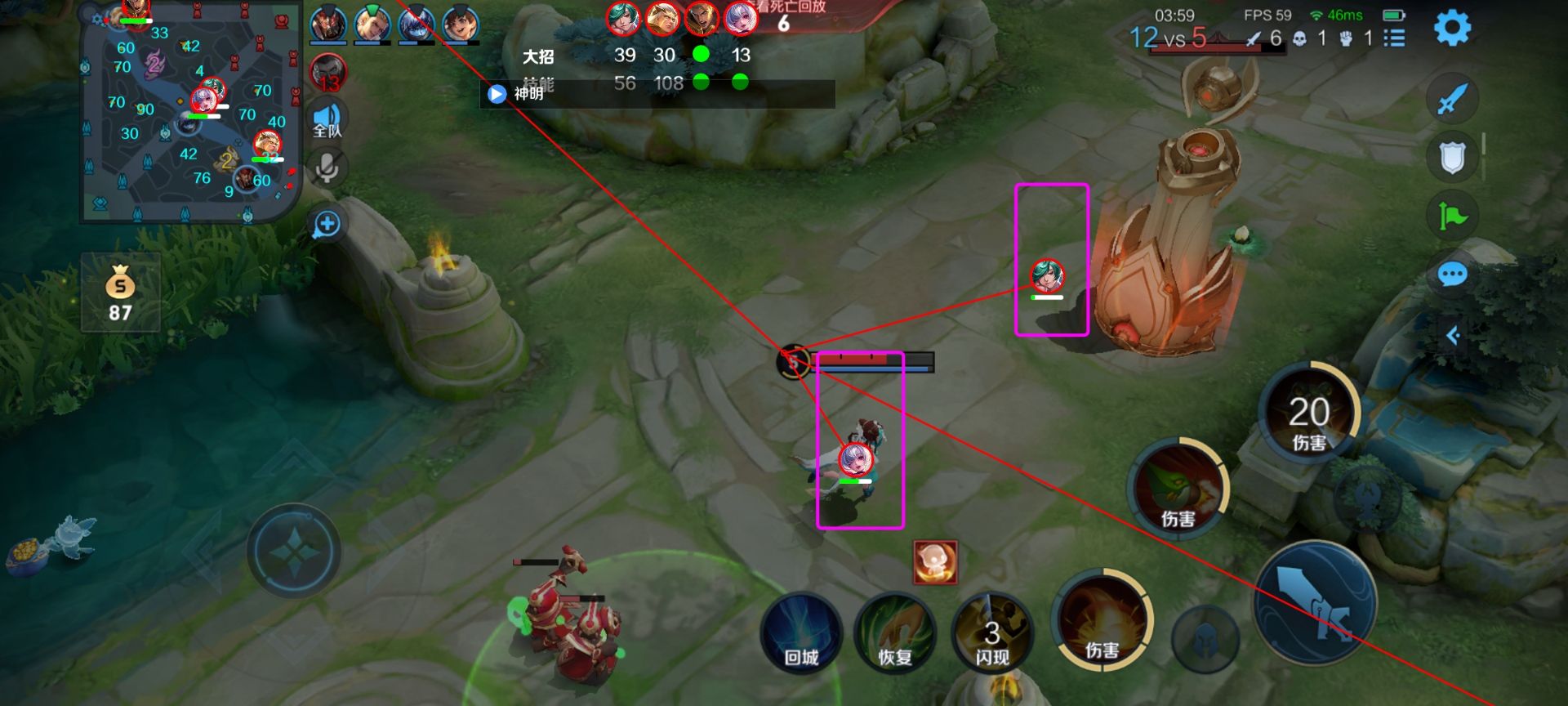Send the green flag signal
This screenshot has height=706, width=1568.
click(x=1452, y=216)
